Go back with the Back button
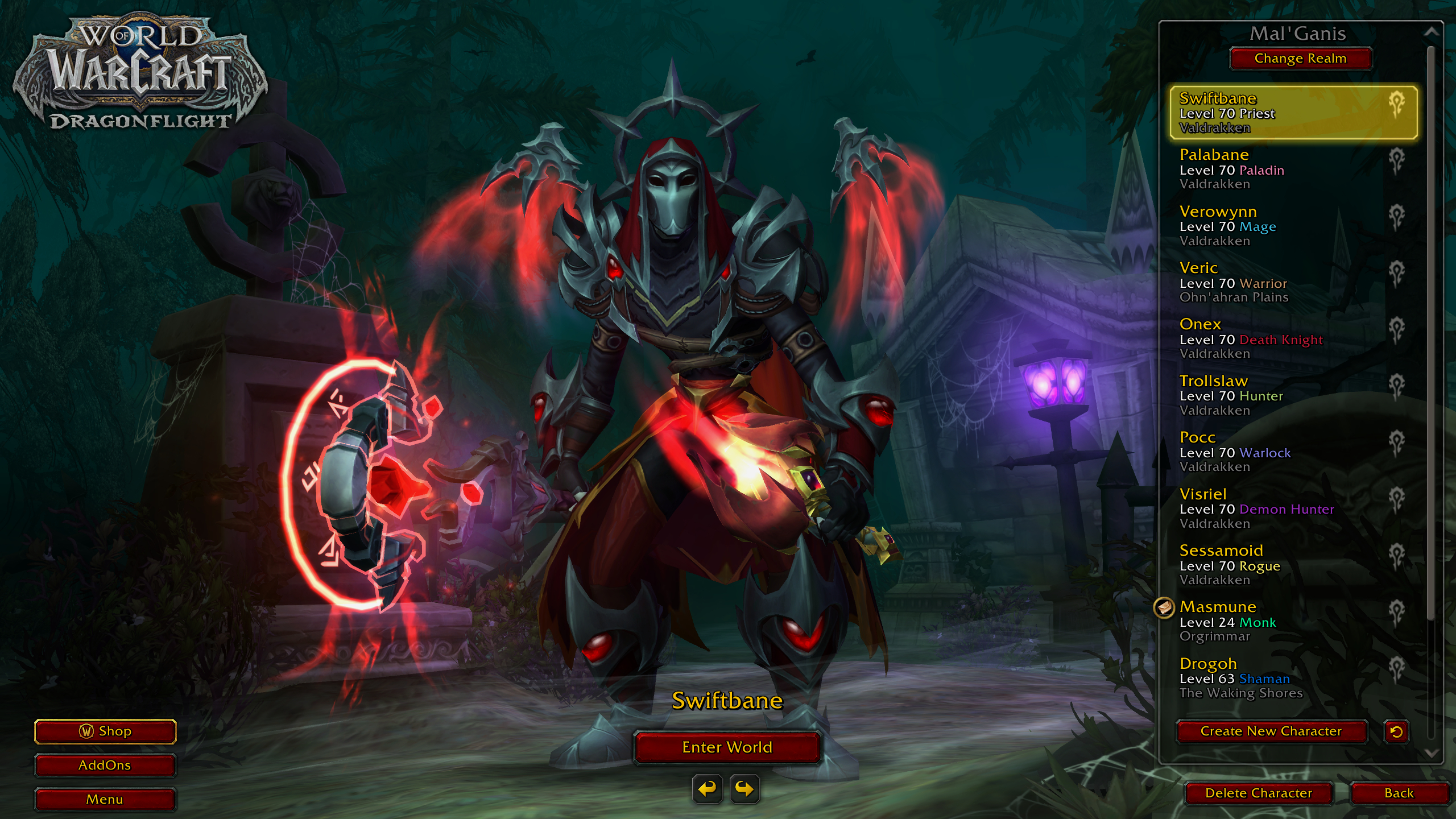The image size is (1456, 819). pyautogui.click(x=1399, y=793)
